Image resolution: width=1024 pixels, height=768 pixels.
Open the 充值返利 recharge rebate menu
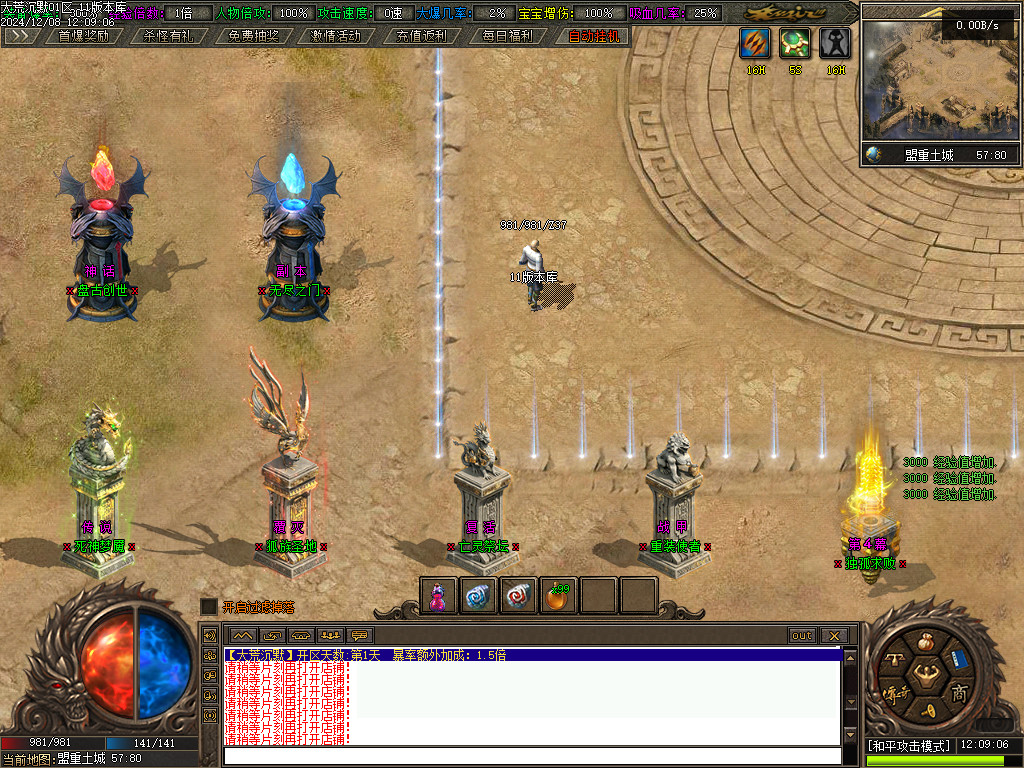pos(421,36)
